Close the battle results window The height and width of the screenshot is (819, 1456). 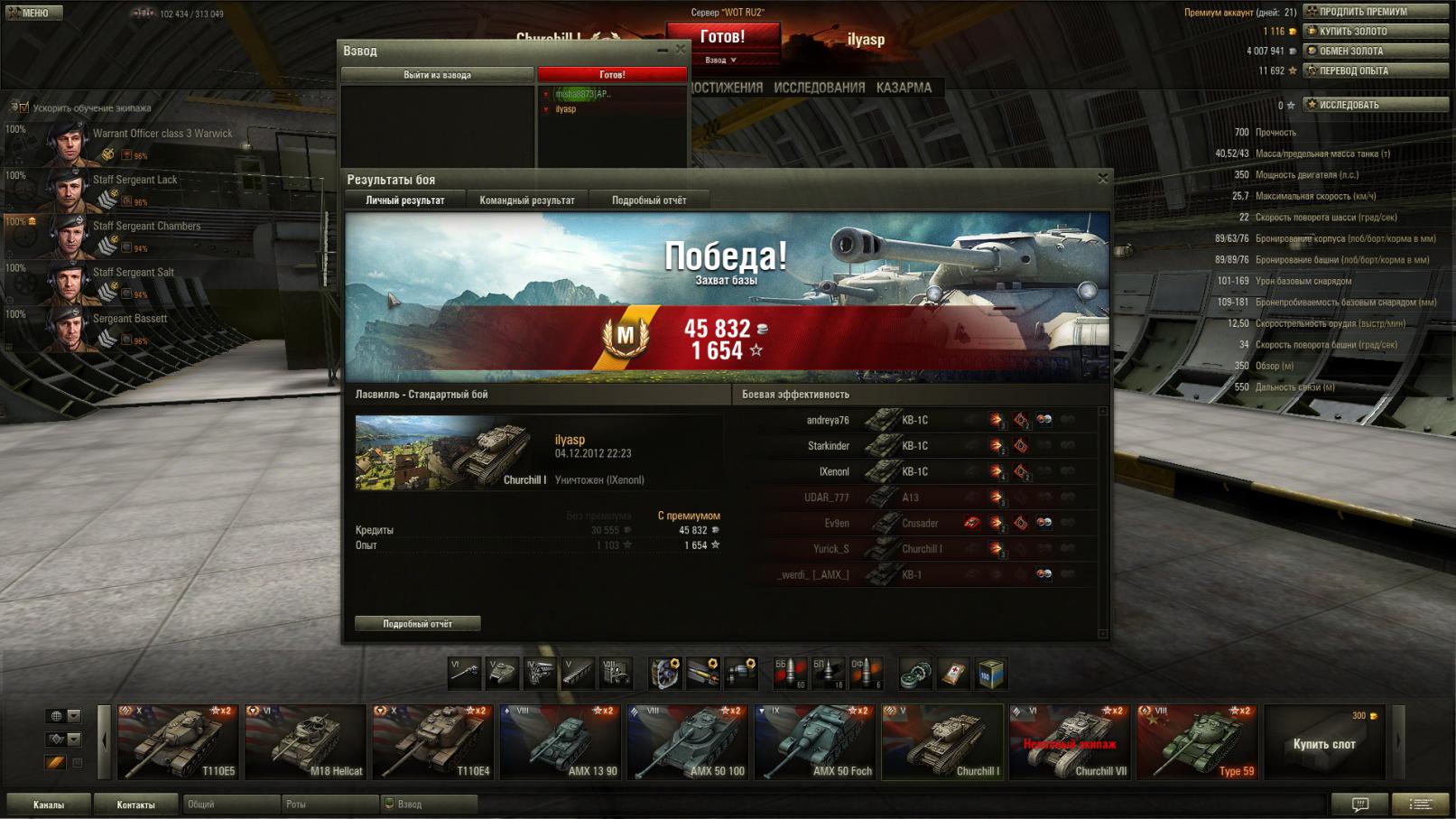coord(1102,179)
